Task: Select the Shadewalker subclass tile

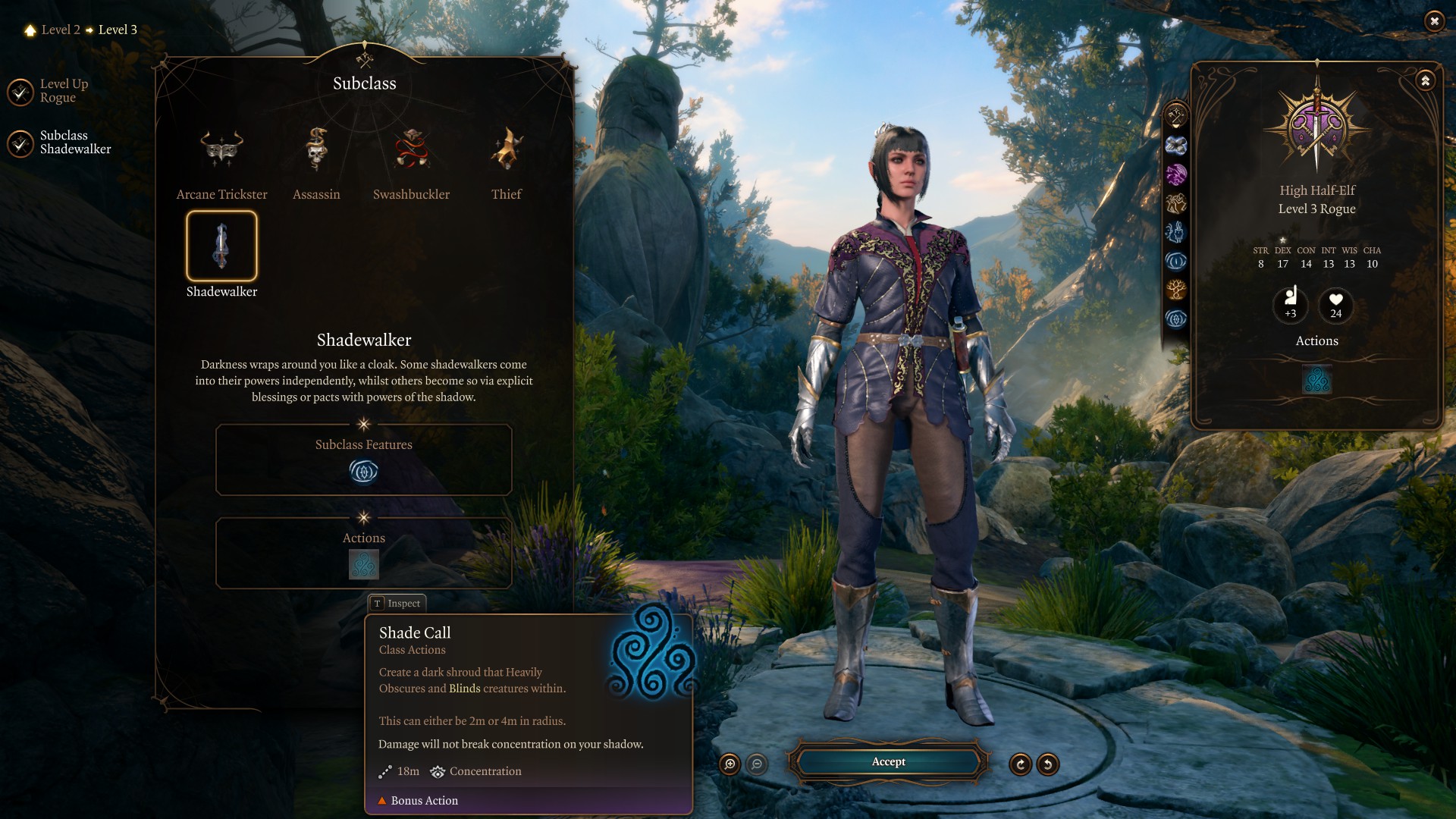Action: coord(221,246)
